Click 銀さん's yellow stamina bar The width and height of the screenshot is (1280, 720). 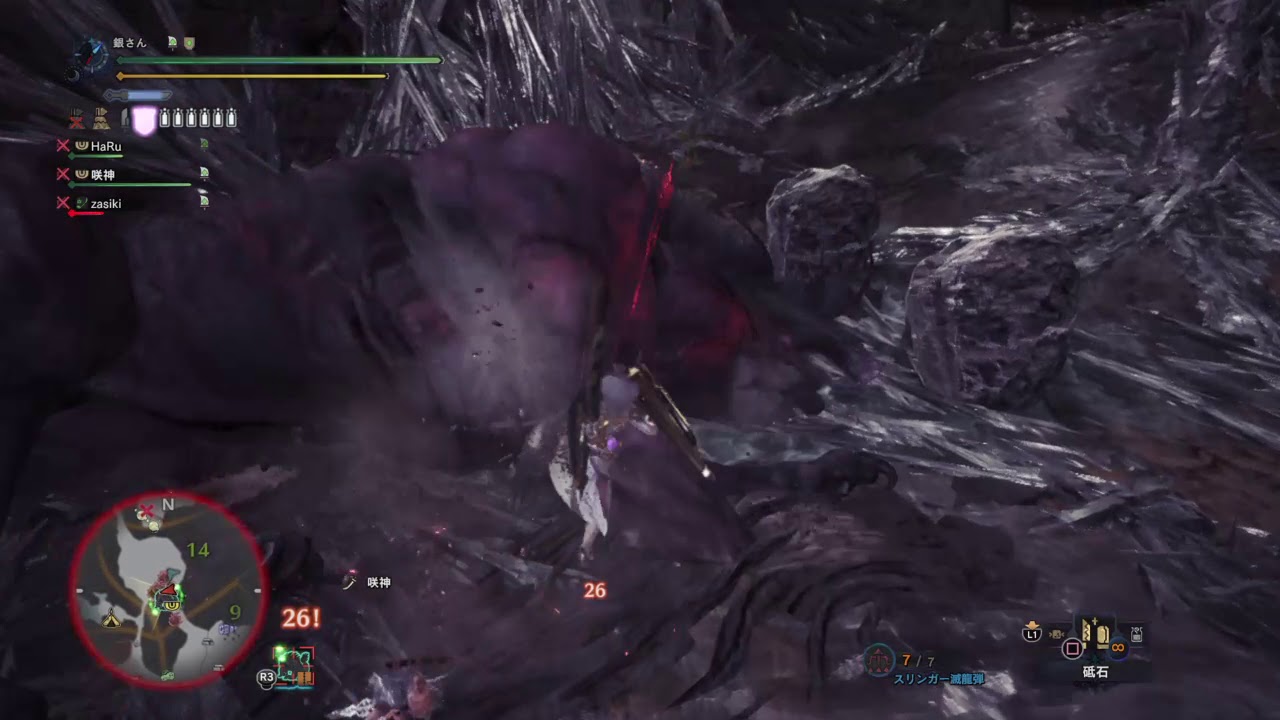click(x=250, y=75)
